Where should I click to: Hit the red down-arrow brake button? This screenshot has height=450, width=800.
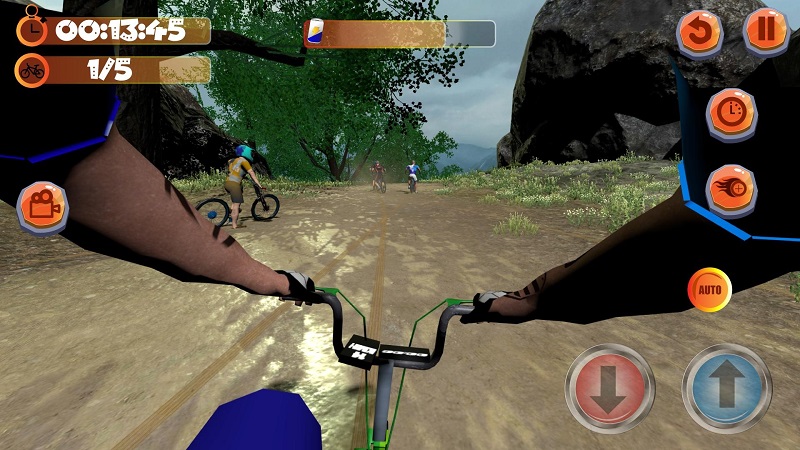(x=610, y=387)
